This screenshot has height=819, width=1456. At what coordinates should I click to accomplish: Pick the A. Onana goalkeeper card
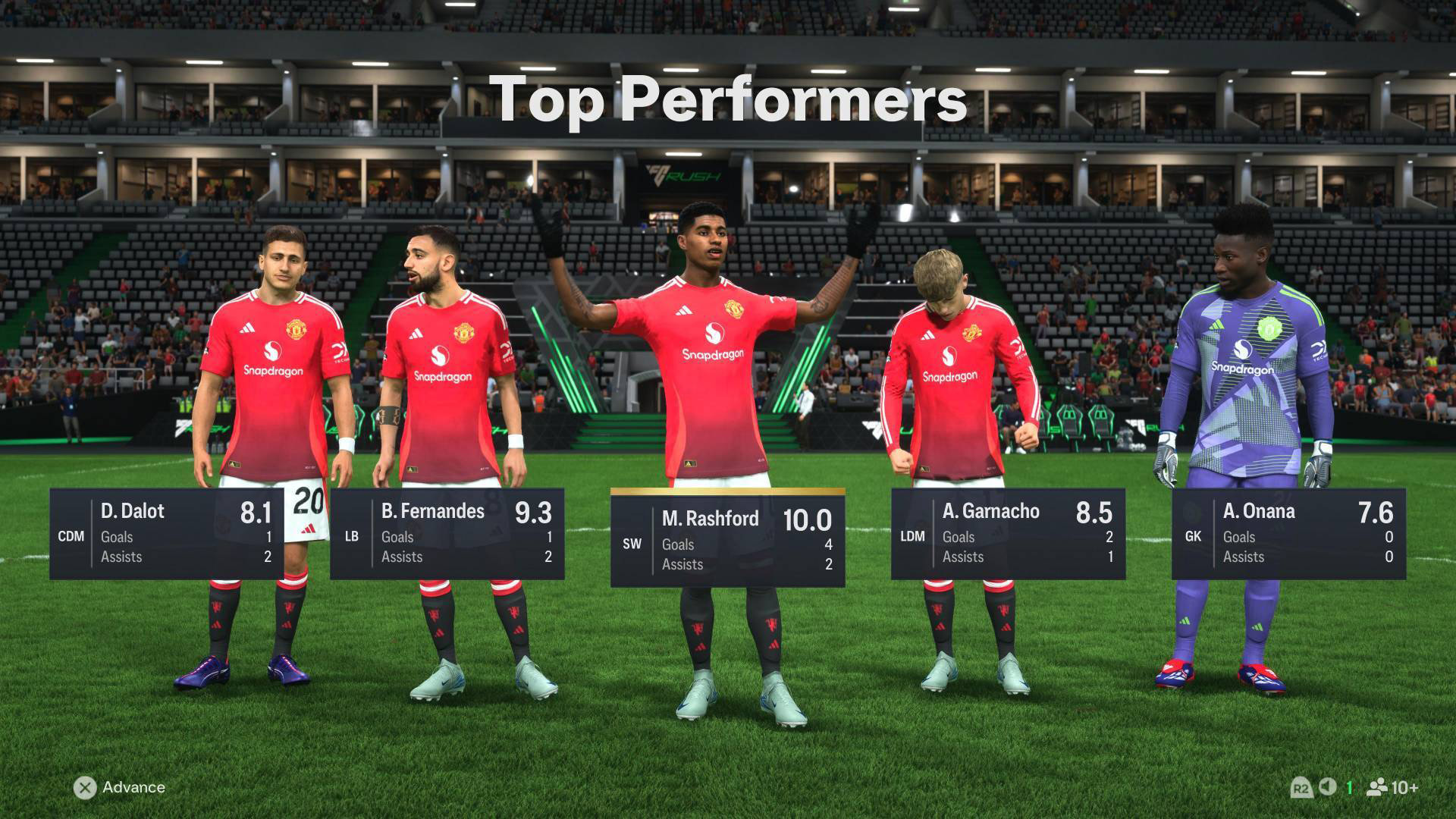(x=1289, y=534)
